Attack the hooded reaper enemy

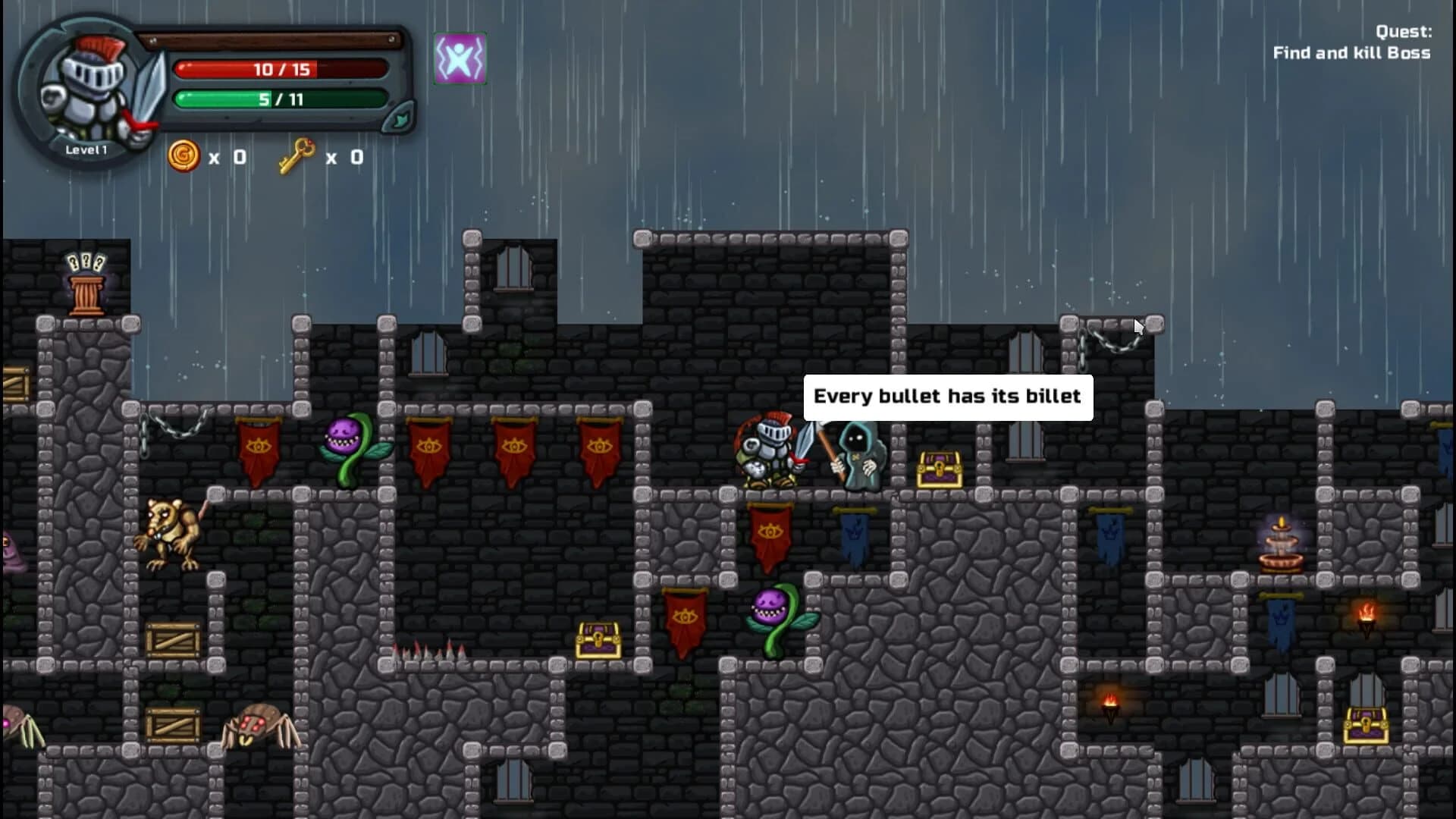tap(858, 455)
